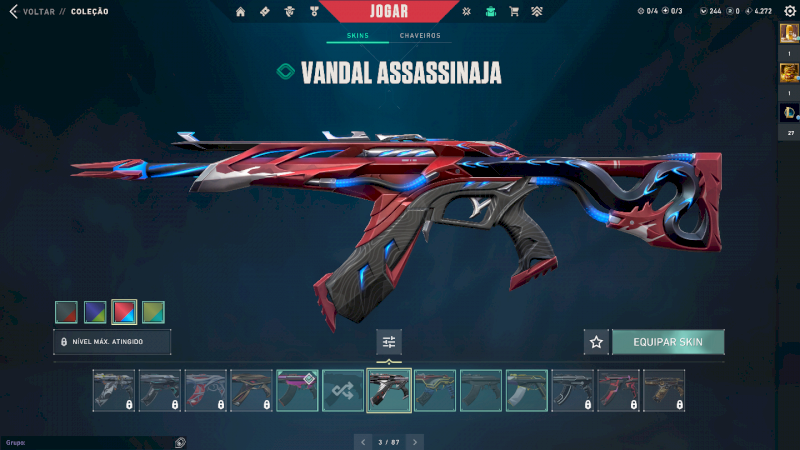The width and height of the screenshot is (800, 450).
Task: Open the settings gear icon
Action: [789, 12]
